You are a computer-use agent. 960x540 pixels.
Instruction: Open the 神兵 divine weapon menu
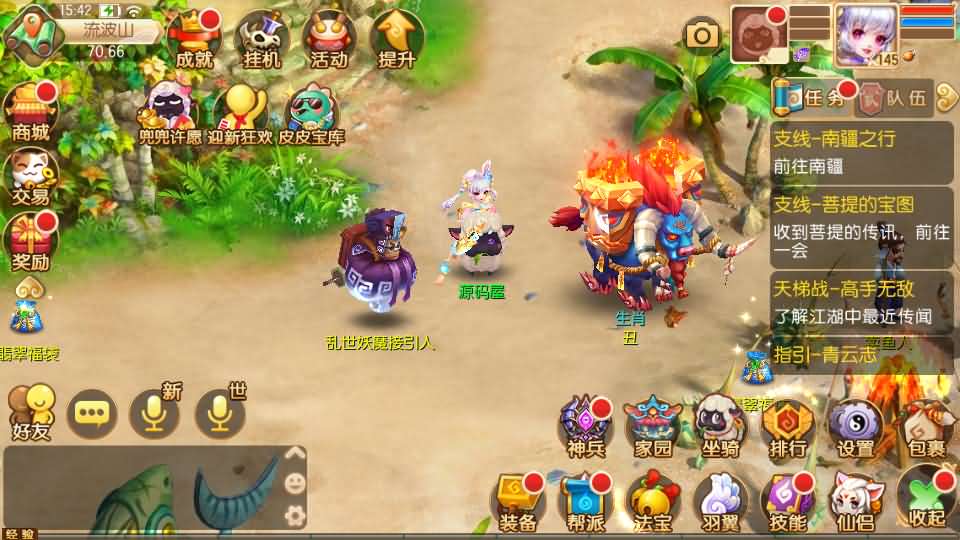(x=586, y=427)
